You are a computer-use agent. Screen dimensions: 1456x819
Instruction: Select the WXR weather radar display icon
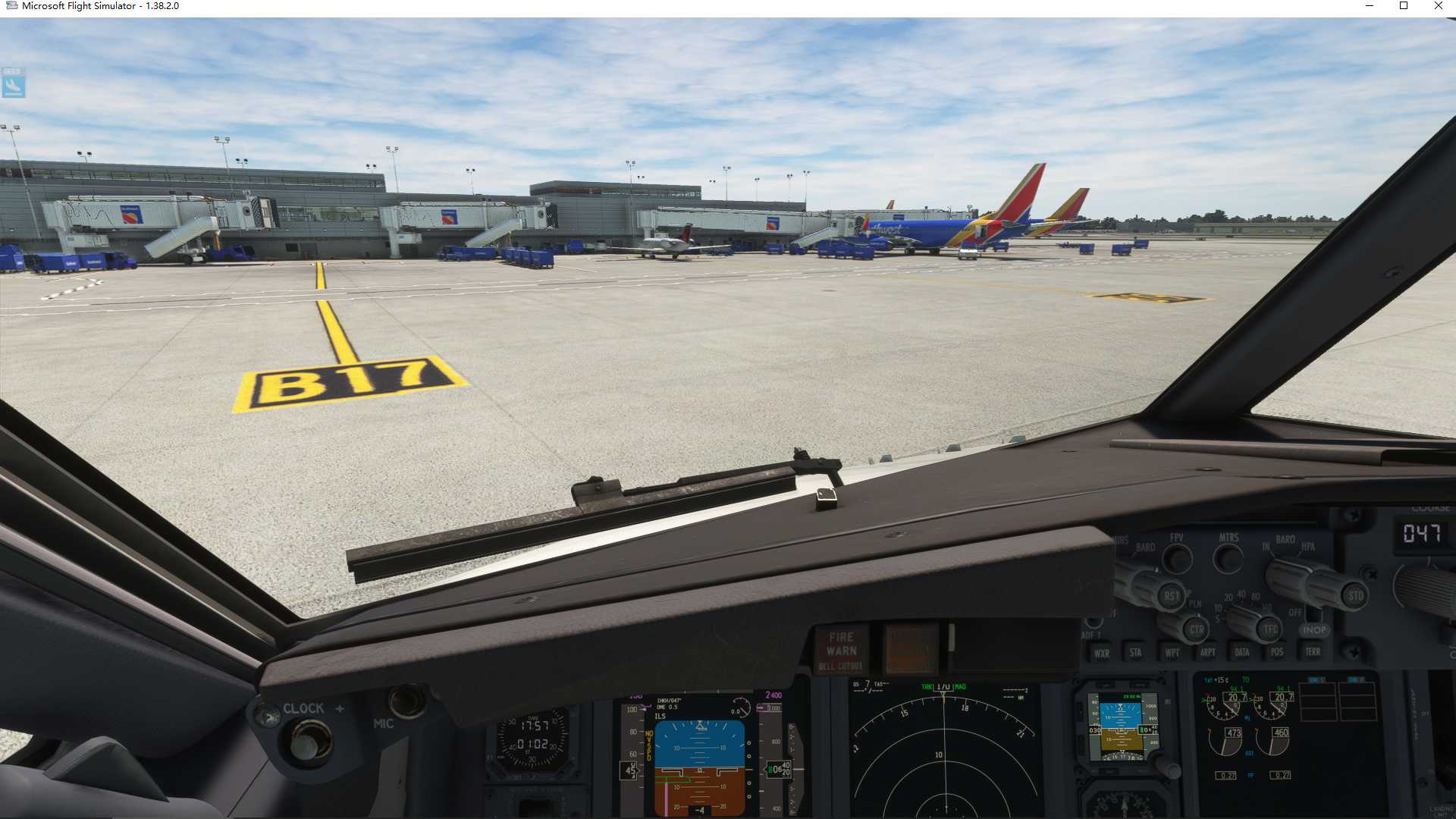[x=1102, y=652]
